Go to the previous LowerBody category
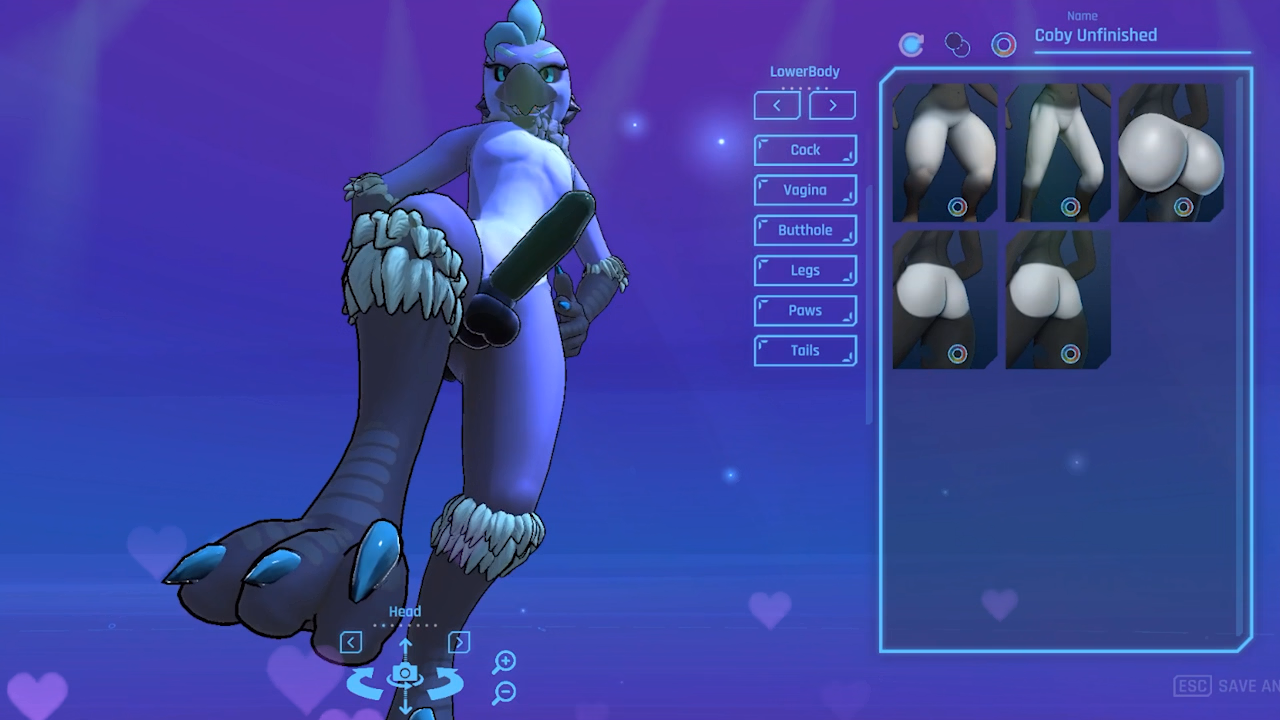This screenshot has height=720, width=1280. (777, 105)
